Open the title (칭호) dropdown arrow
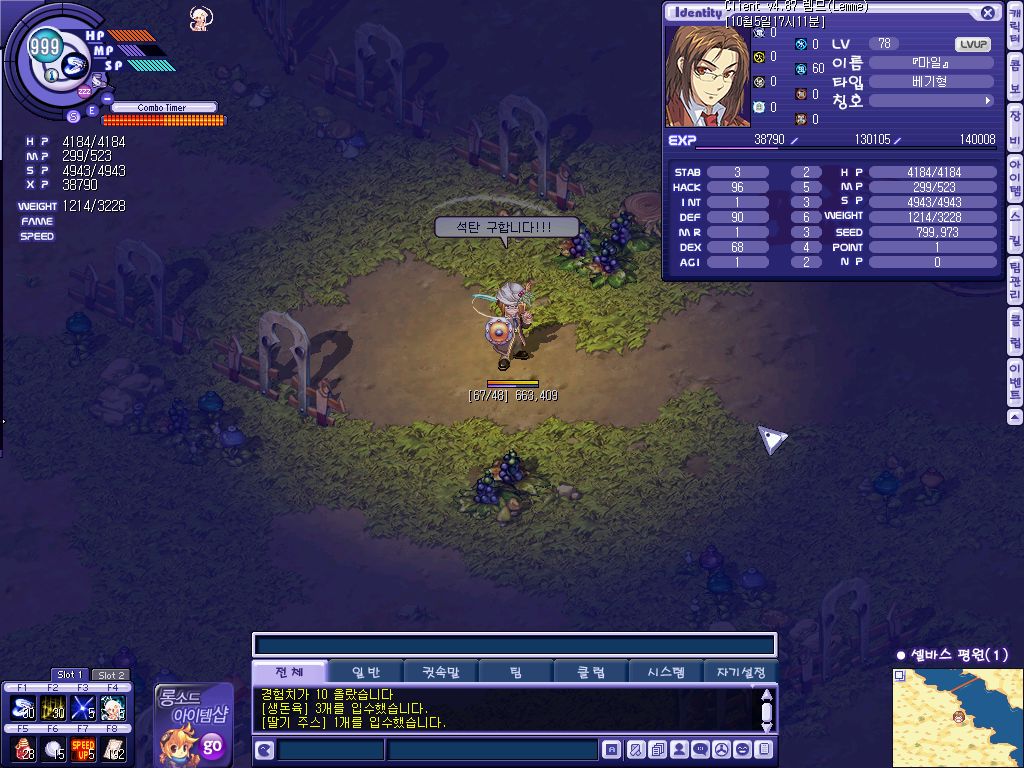Image resolution: width=1024 pixels, height=768 pixels. [988, 101]
